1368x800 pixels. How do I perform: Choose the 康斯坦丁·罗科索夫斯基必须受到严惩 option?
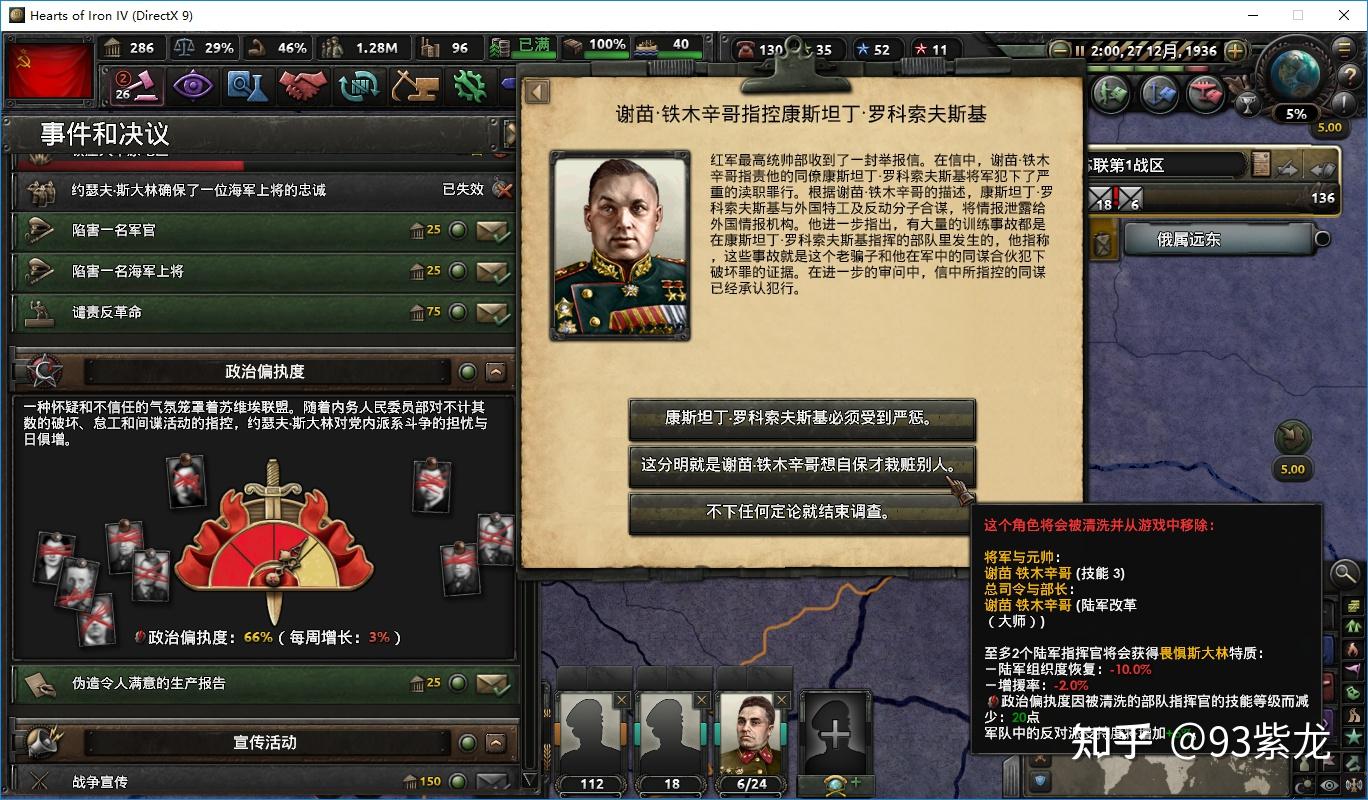tap(801, 420)
